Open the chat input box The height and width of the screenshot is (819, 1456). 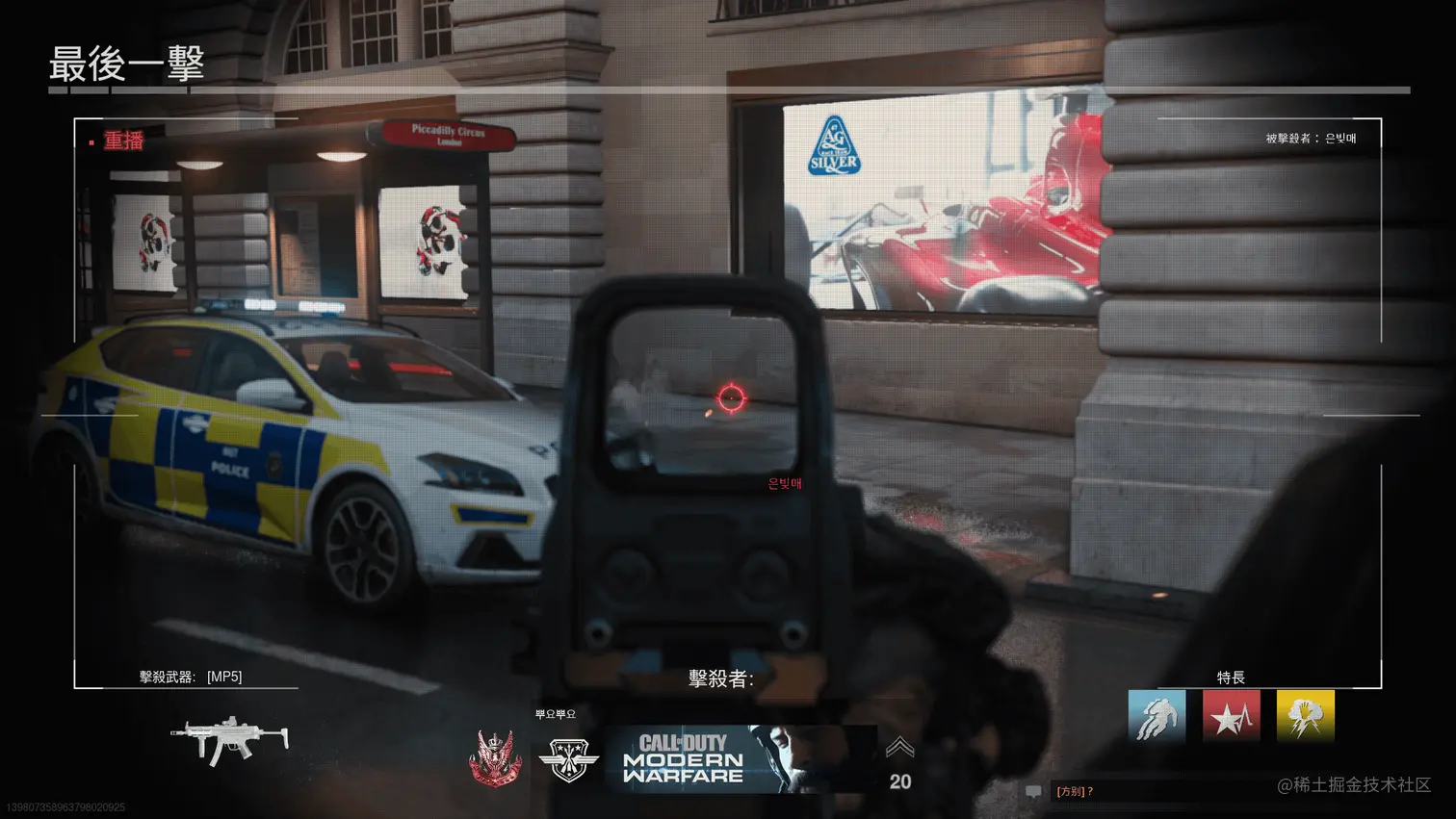click(1156, 791)
